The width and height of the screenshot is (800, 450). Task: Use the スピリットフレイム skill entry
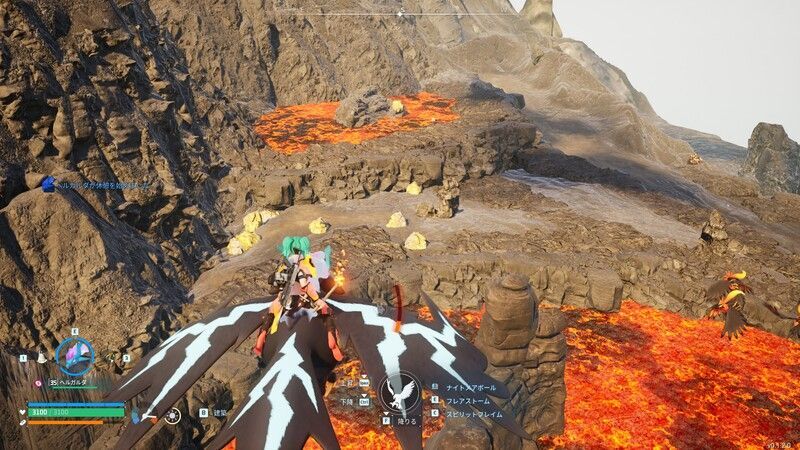tap(473, 414)
